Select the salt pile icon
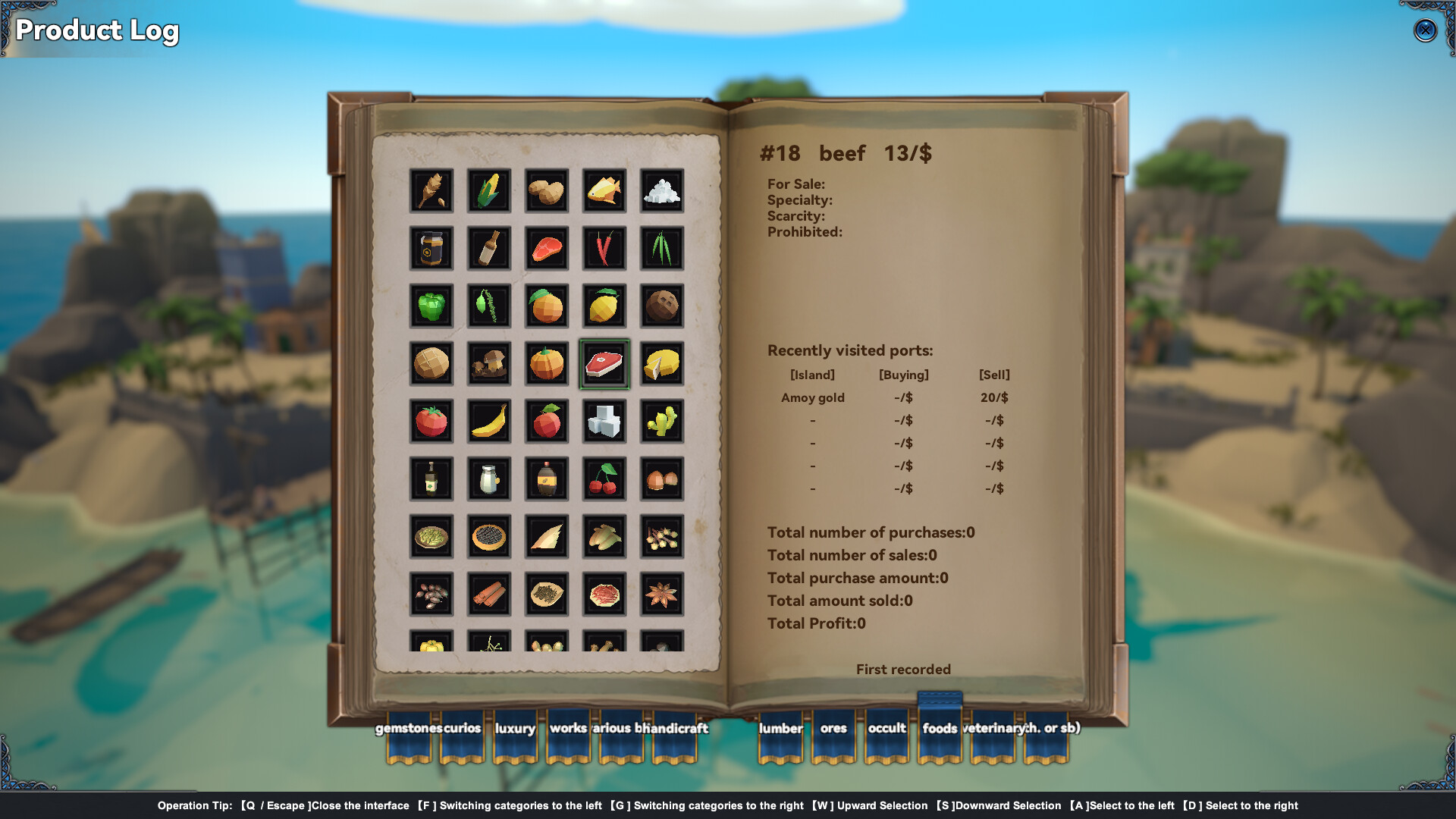 (x=661, y=191)
